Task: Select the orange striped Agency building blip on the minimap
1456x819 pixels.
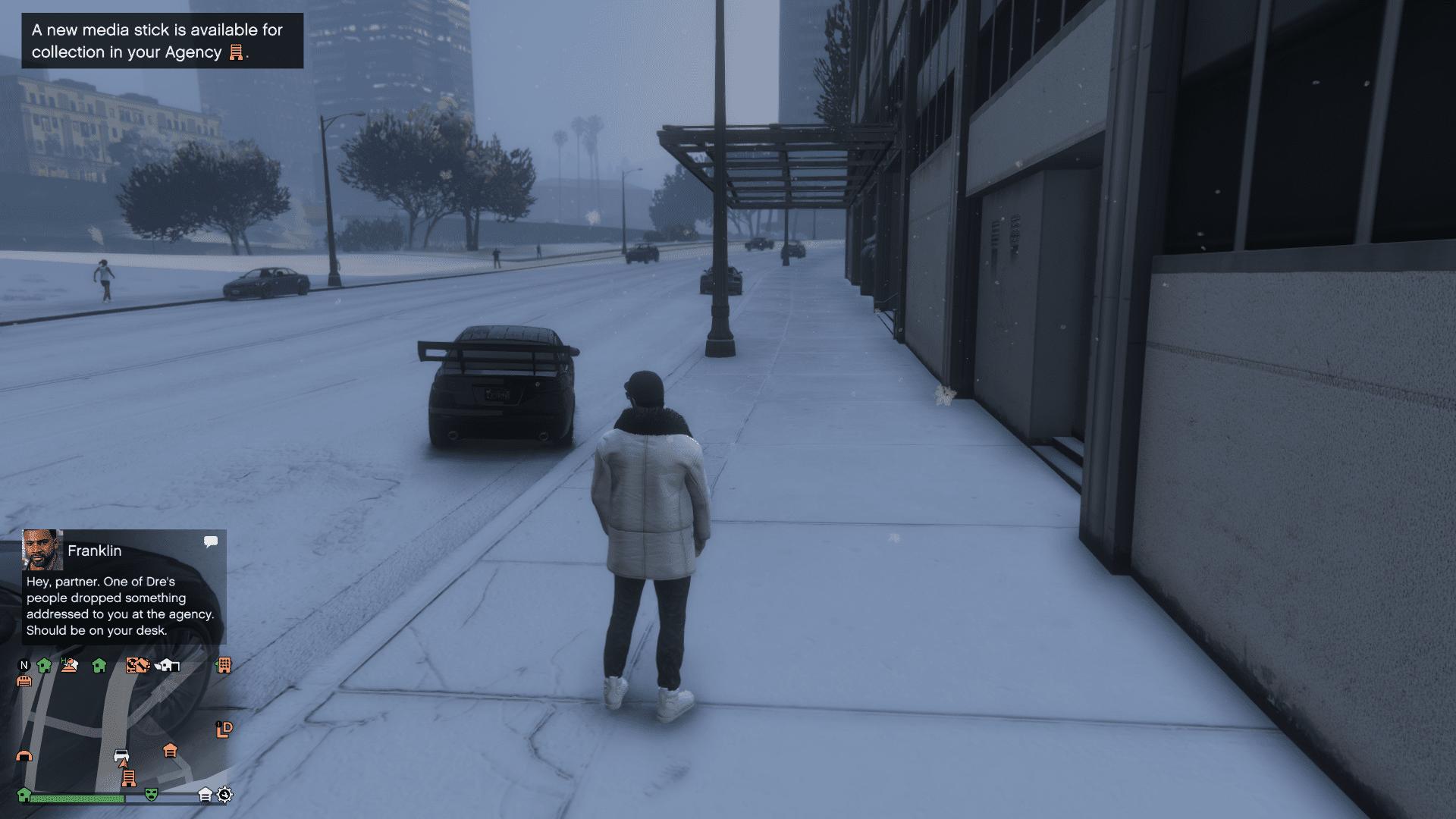Action: click(129, 778)
